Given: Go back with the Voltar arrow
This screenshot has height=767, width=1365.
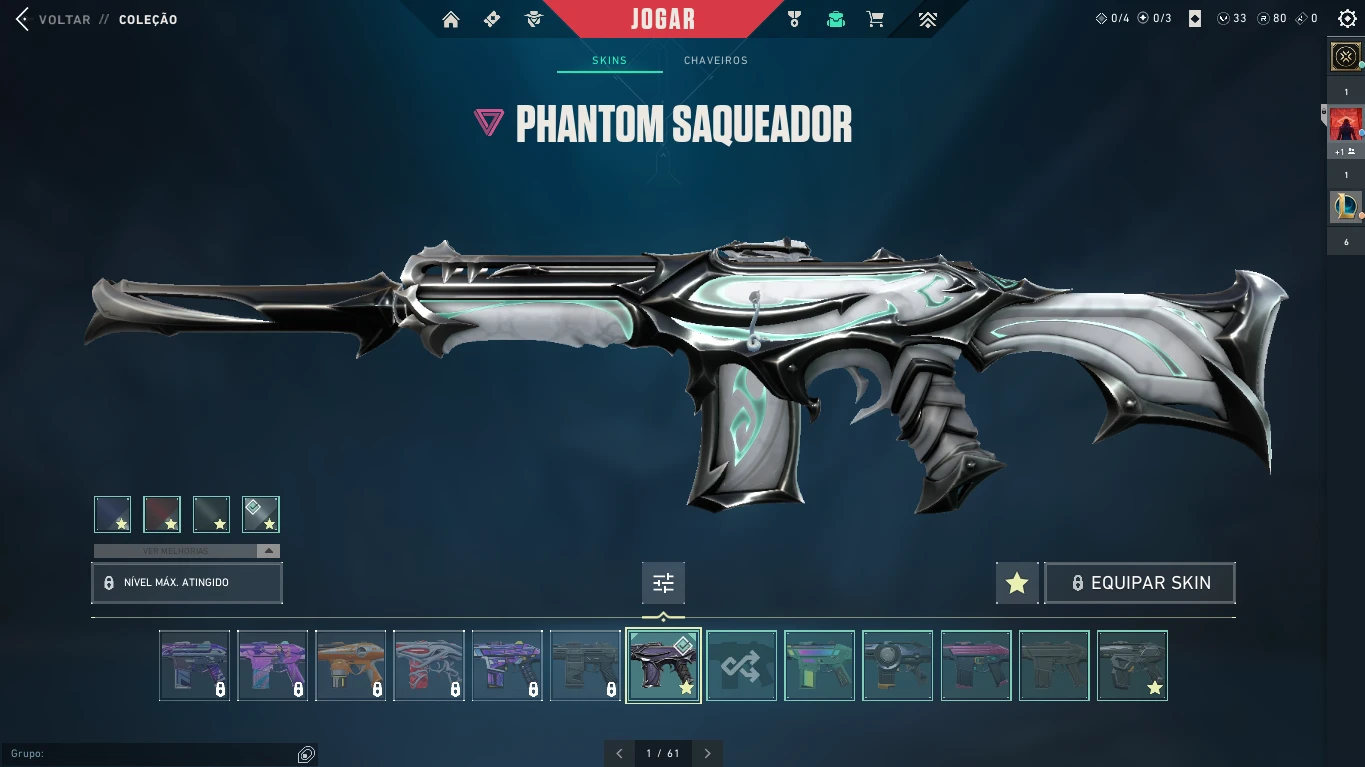Looking at the screenshot, I should point(23,19).
